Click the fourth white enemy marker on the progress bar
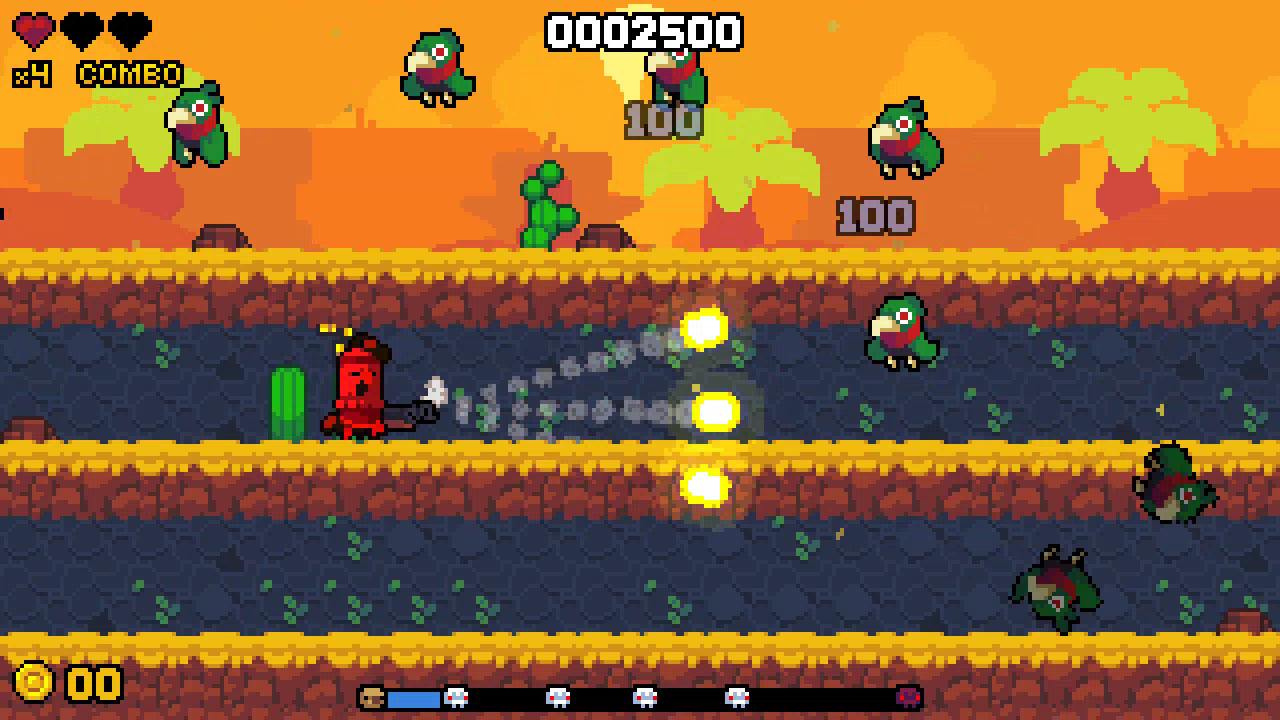 click(739, 697)
